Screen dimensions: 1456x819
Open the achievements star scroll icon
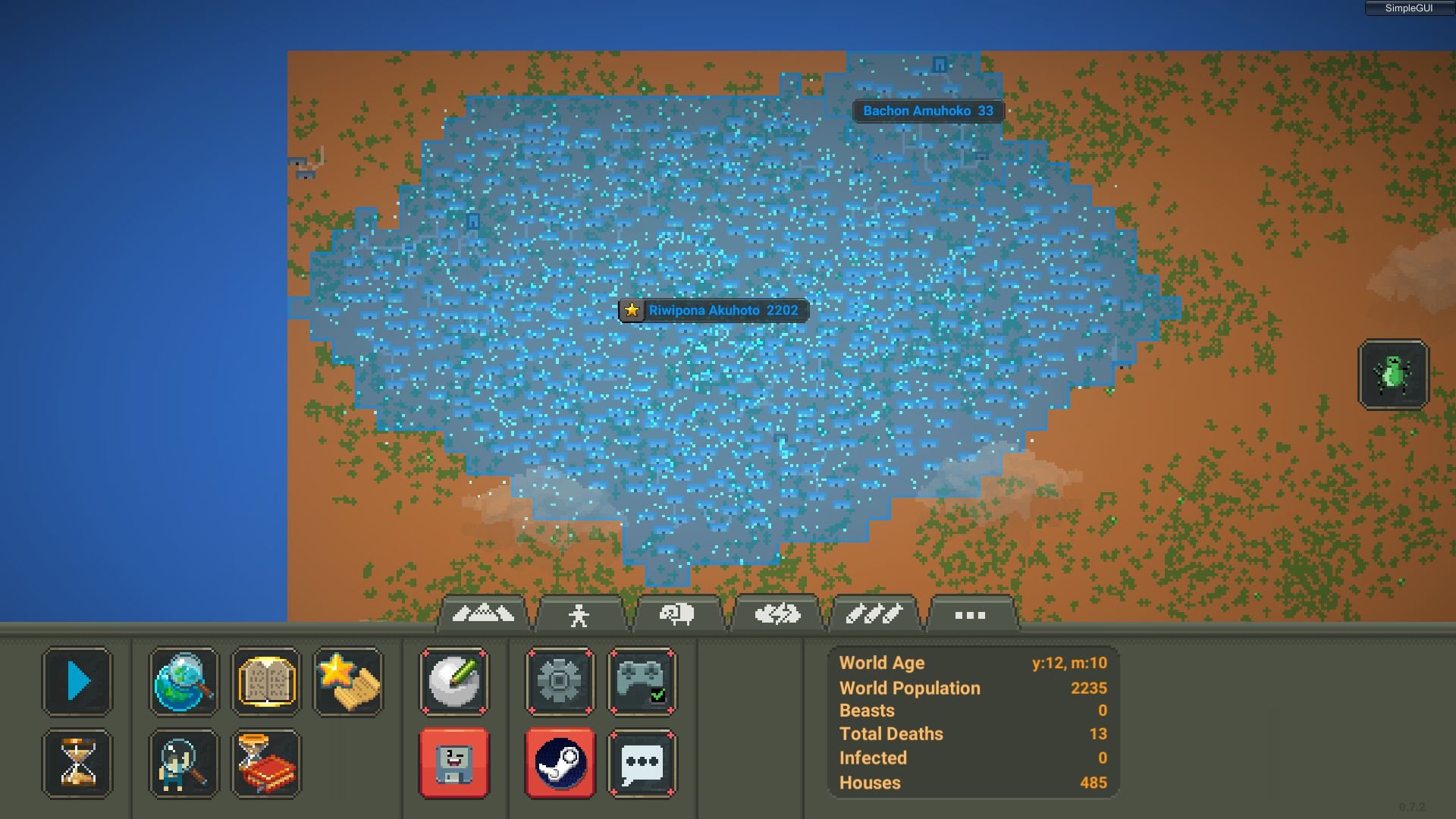click(347, 681)
